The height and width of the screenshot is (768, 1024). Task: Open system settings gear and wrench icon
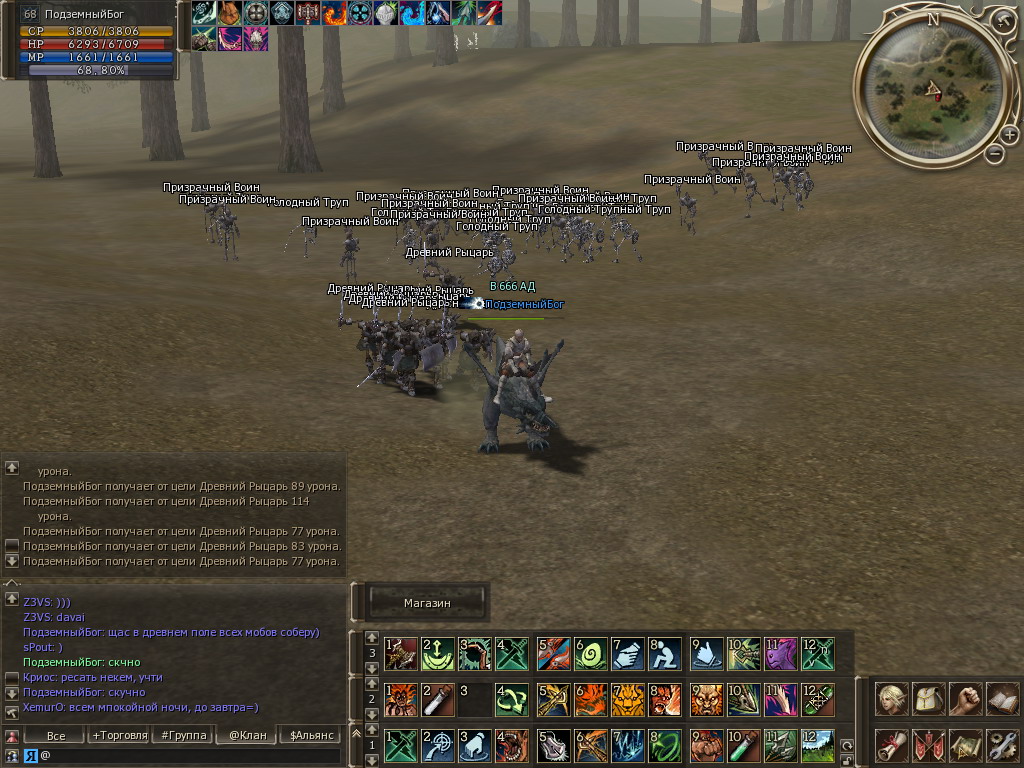click(1002, 744)
